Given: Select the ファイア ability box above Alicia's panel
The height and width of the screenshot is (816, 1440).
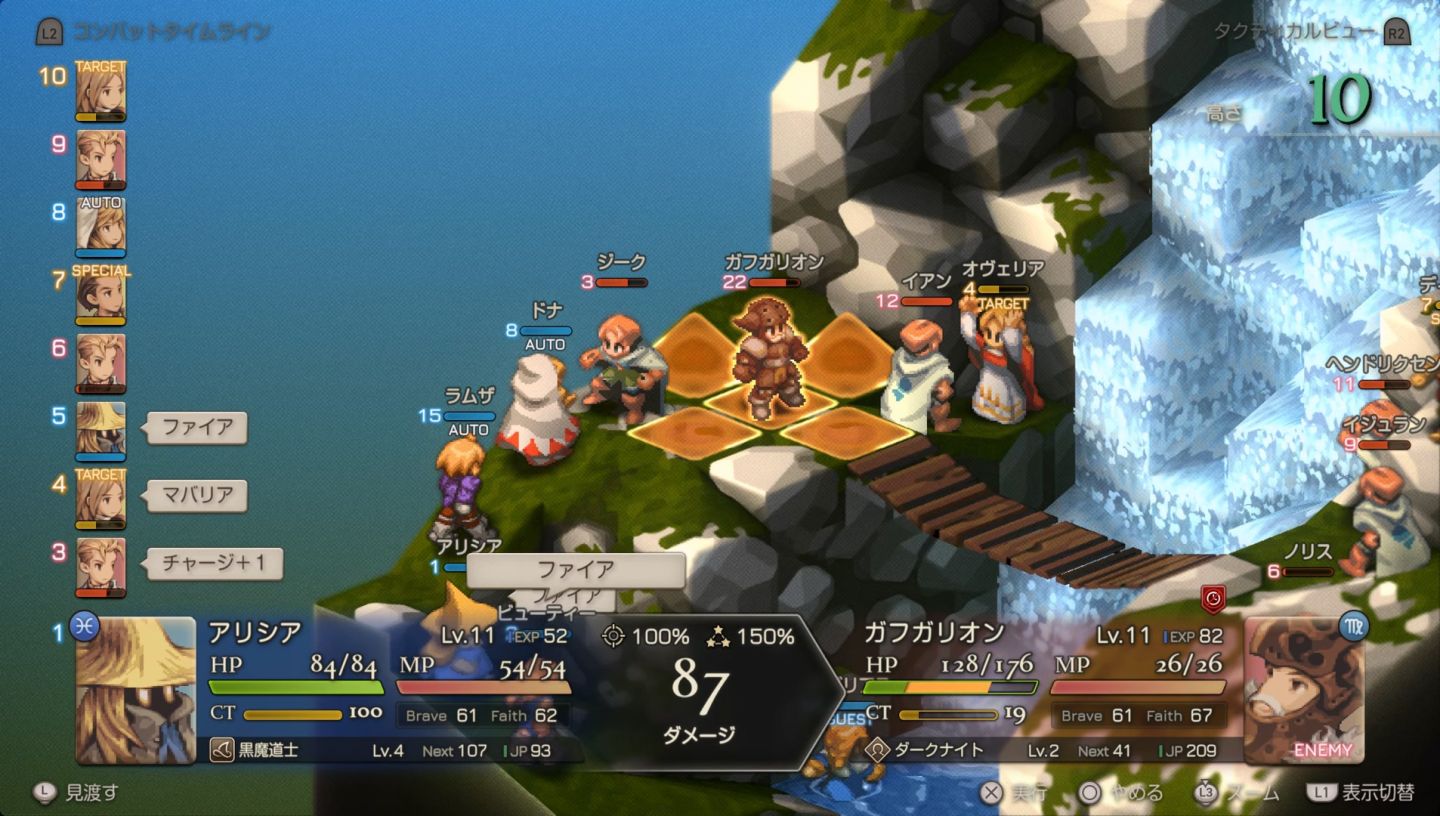Looking at the screenshot, I should (576, 570).
